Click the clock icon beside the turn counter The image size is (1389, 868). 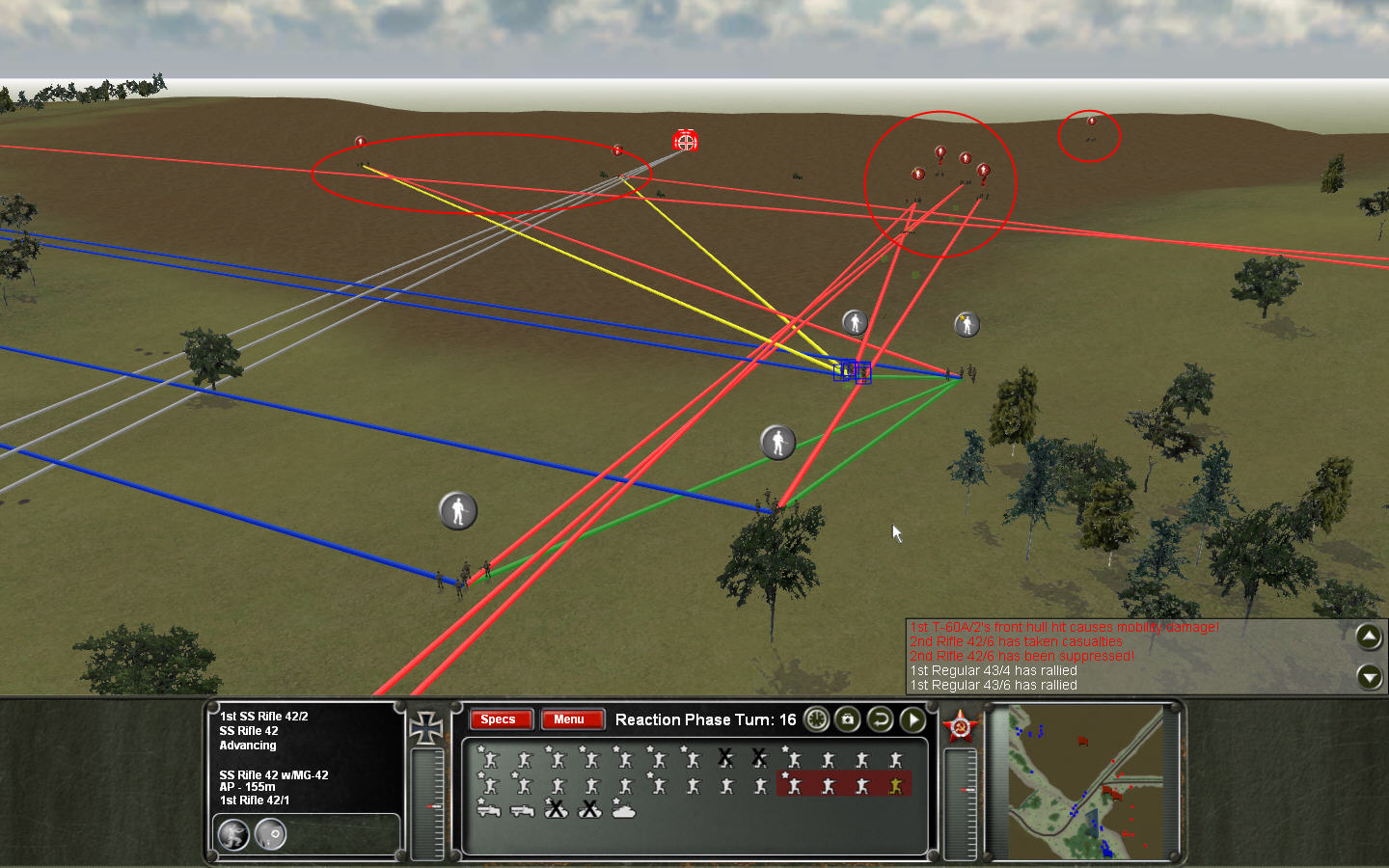point(817,719)
